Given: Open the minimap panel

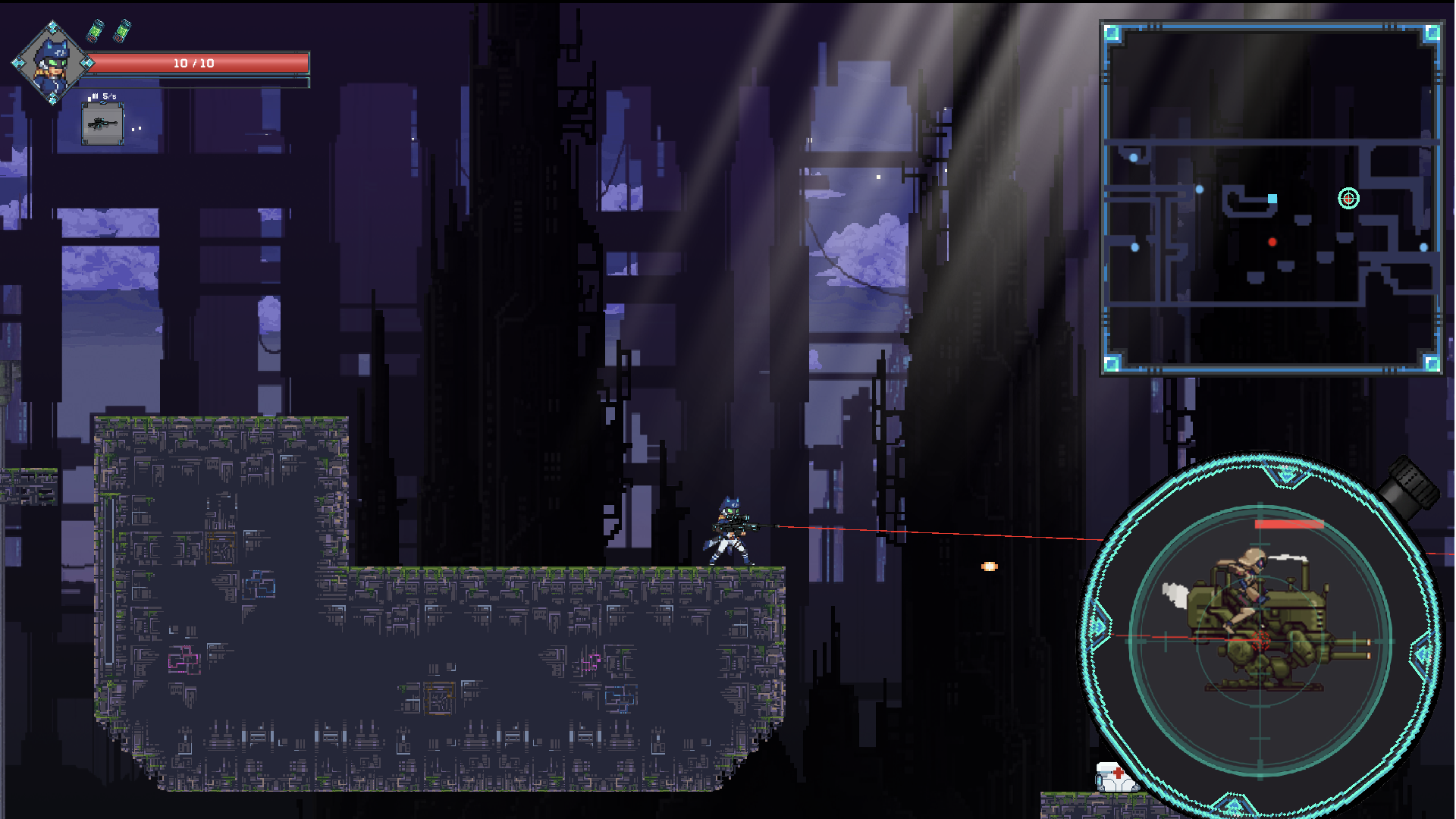Looking at the screenshot, I should [x=1272, y=199].
